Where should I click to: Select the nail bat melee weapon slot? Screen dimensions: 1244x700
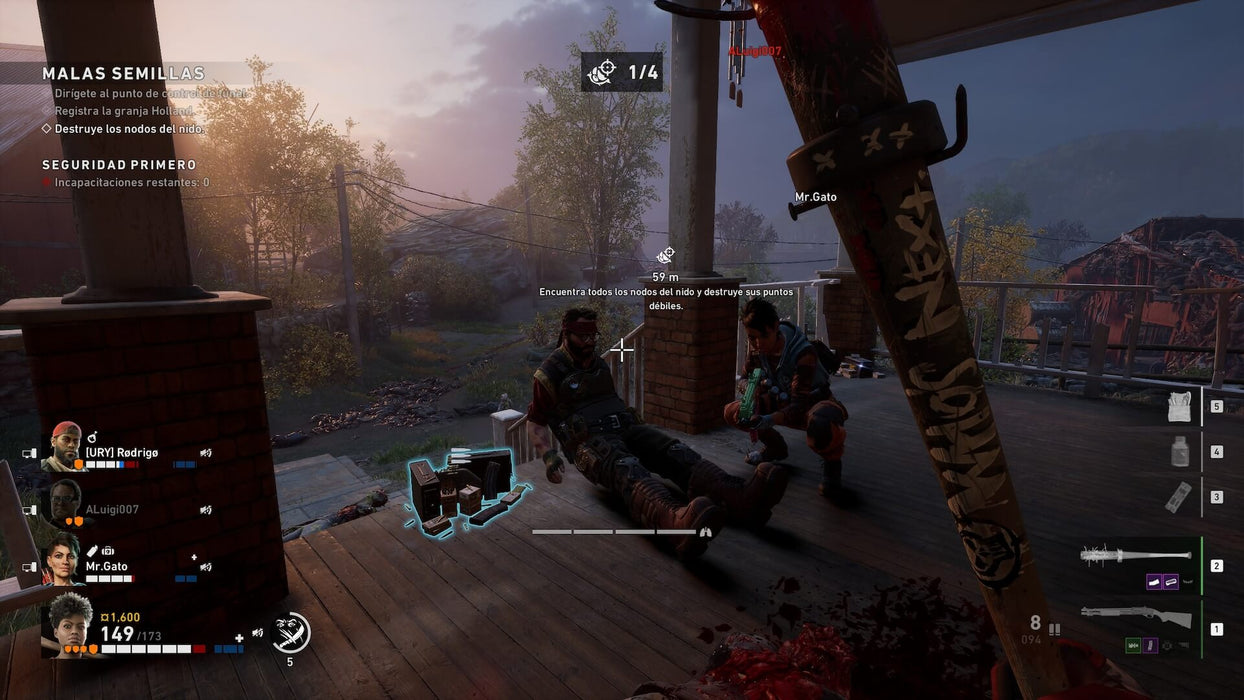1136,555
